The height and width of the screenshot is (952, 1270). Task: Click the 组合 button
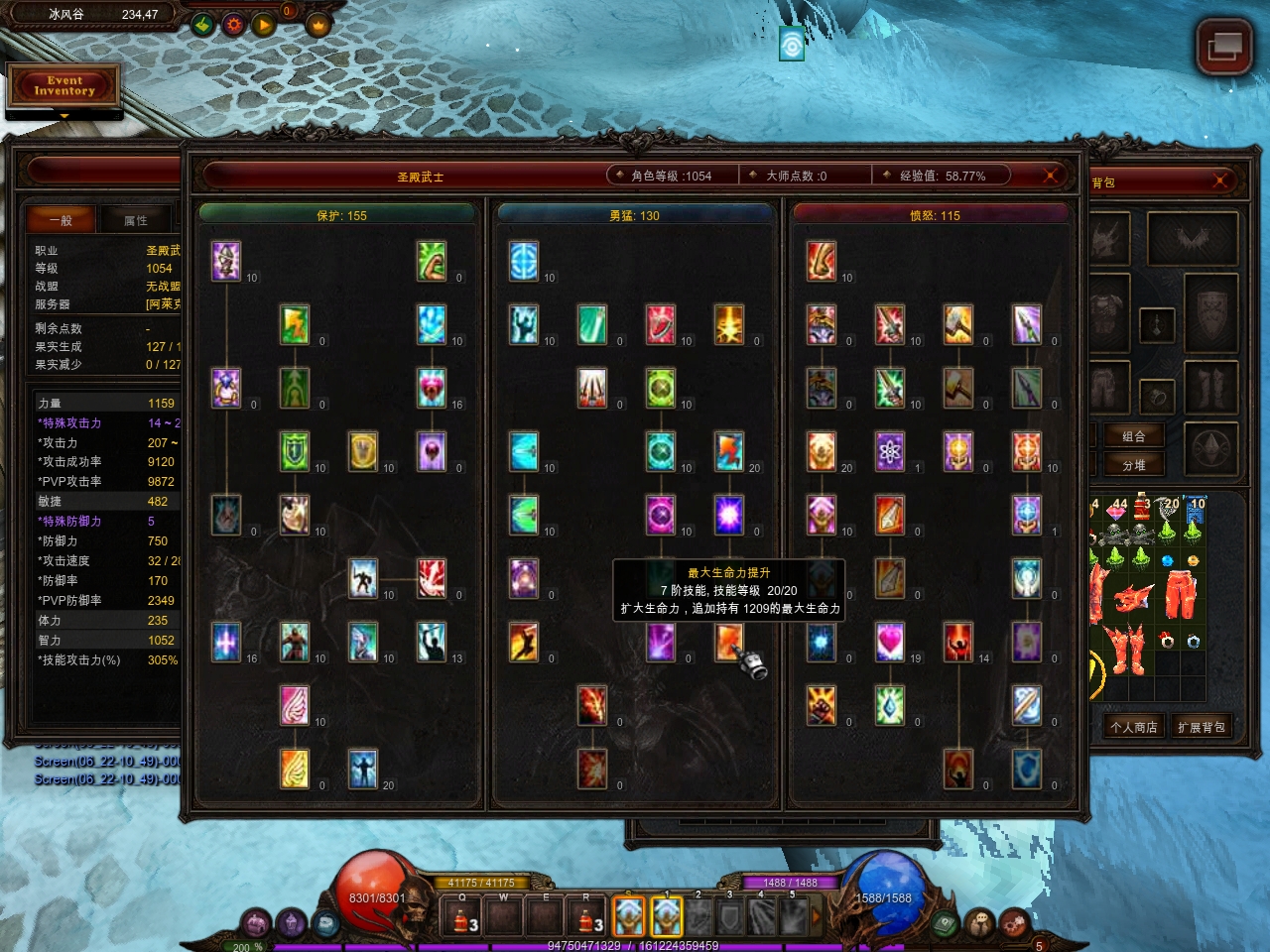click(1133, 436)
